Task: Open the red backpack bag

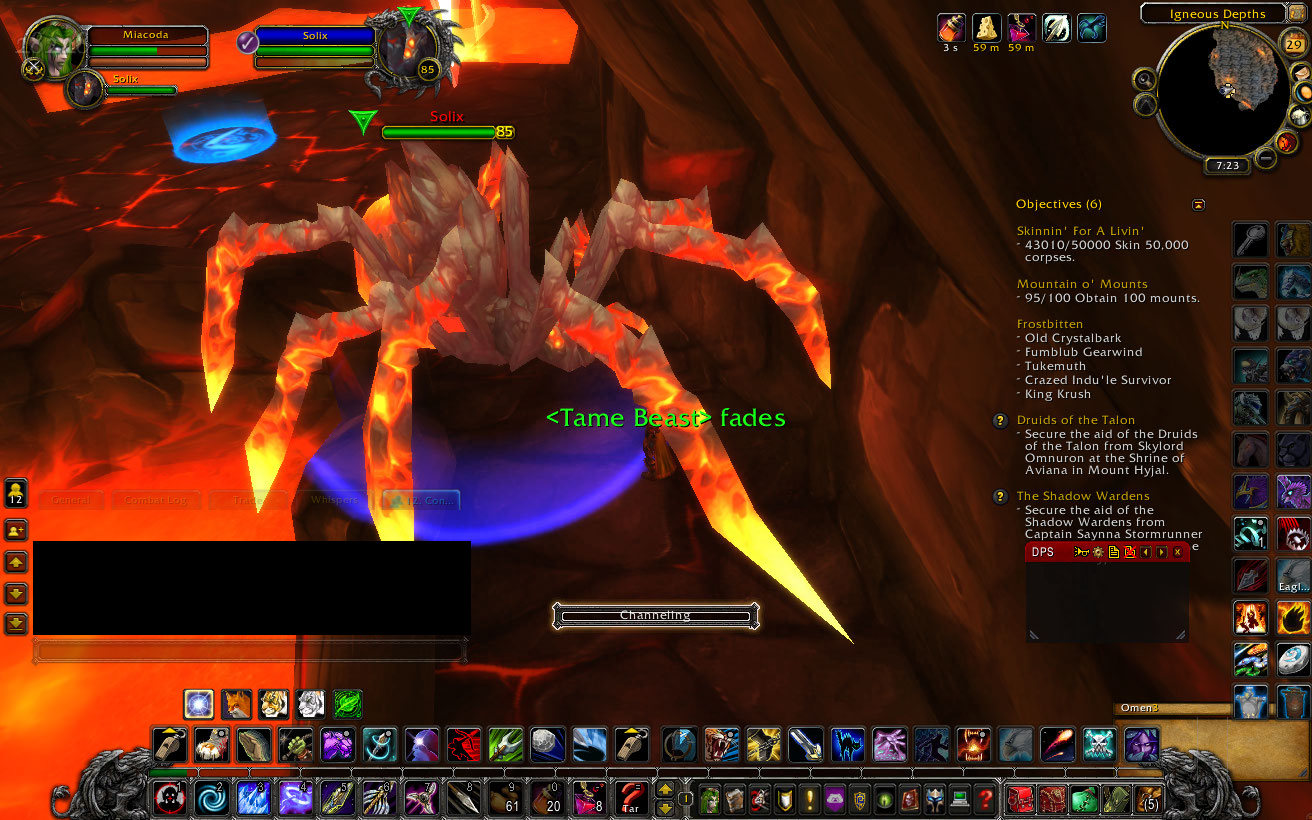Action: pos(1020,799)
